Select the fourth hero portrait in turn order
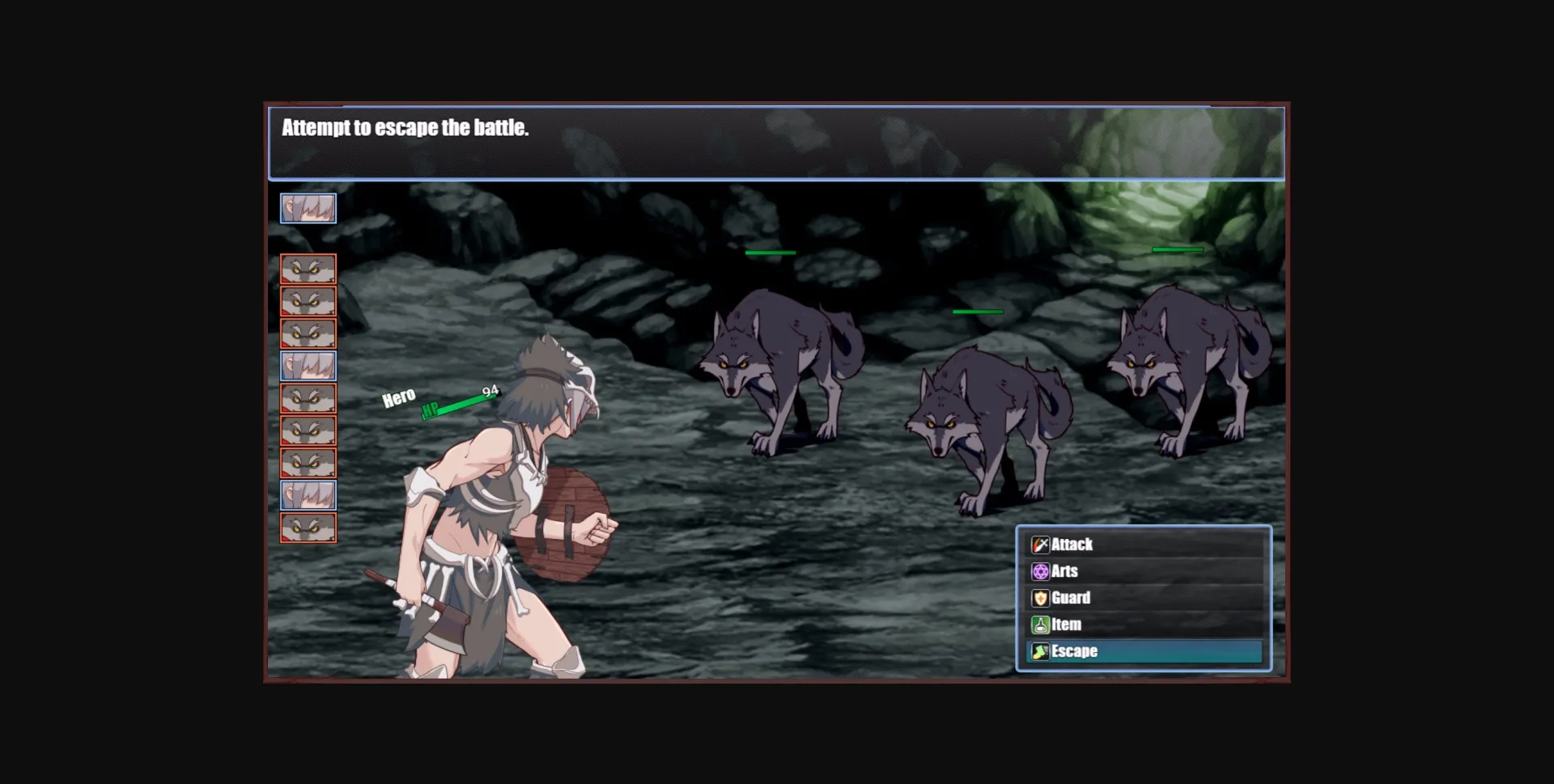The height and width of the screenshot is (784, 1554). pyautogui.click(x=308, y=367)
